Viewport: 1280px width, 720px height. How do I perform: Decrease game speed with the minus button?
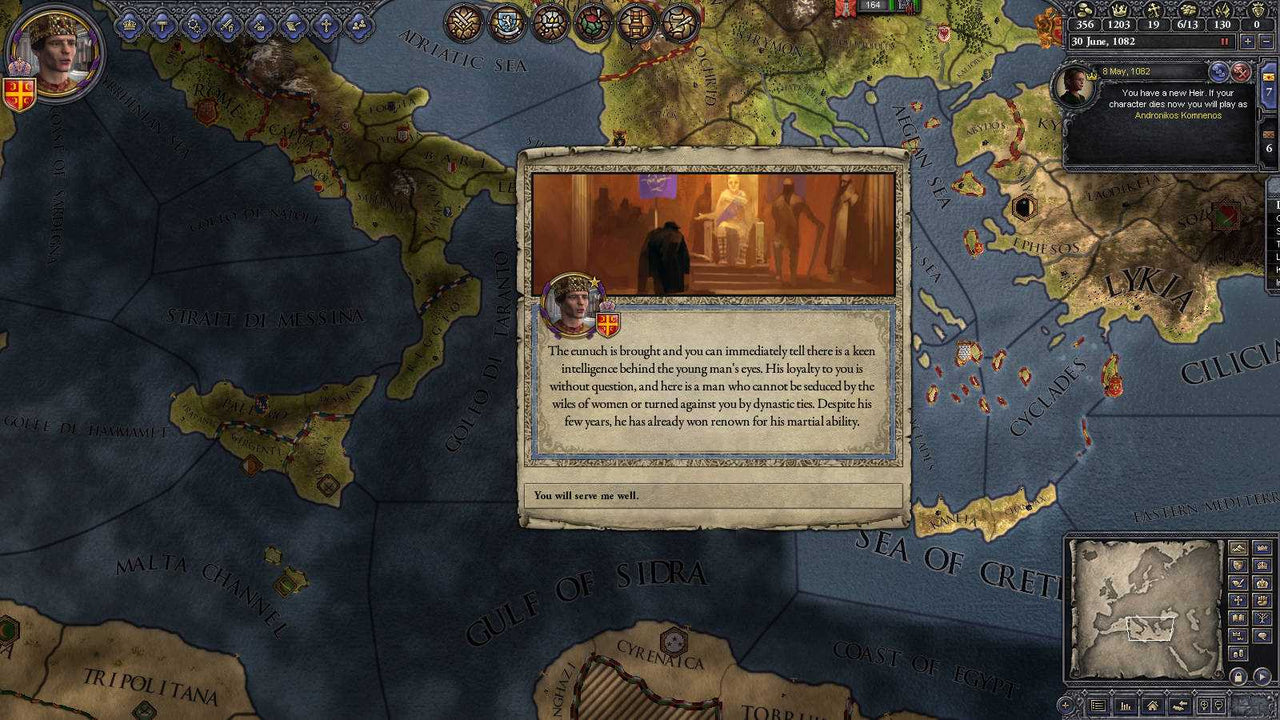tap(1266, 41)
